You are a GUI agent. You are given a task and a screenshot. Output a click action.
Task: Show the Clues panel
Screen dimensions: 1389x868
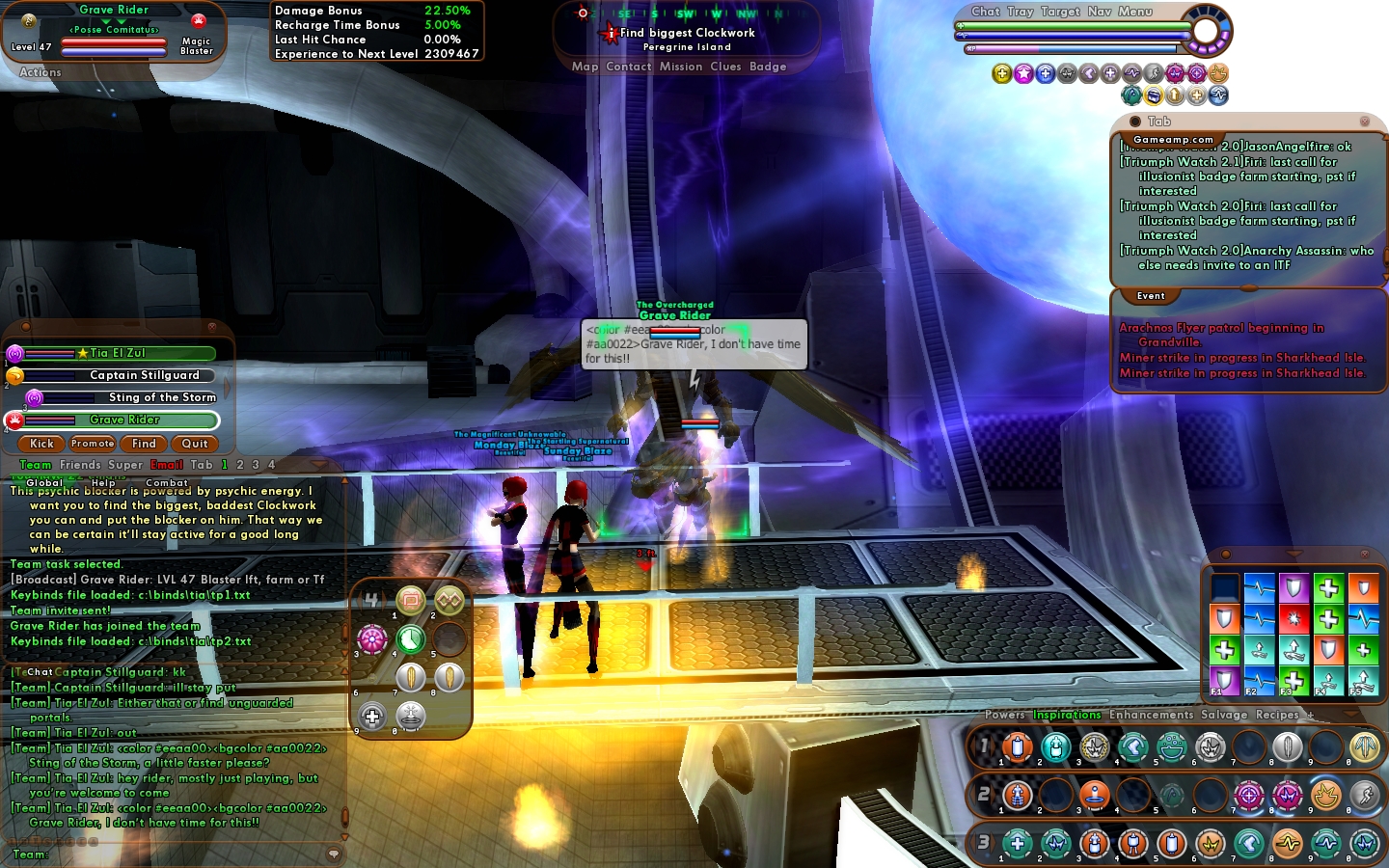[x=725, y=67]
